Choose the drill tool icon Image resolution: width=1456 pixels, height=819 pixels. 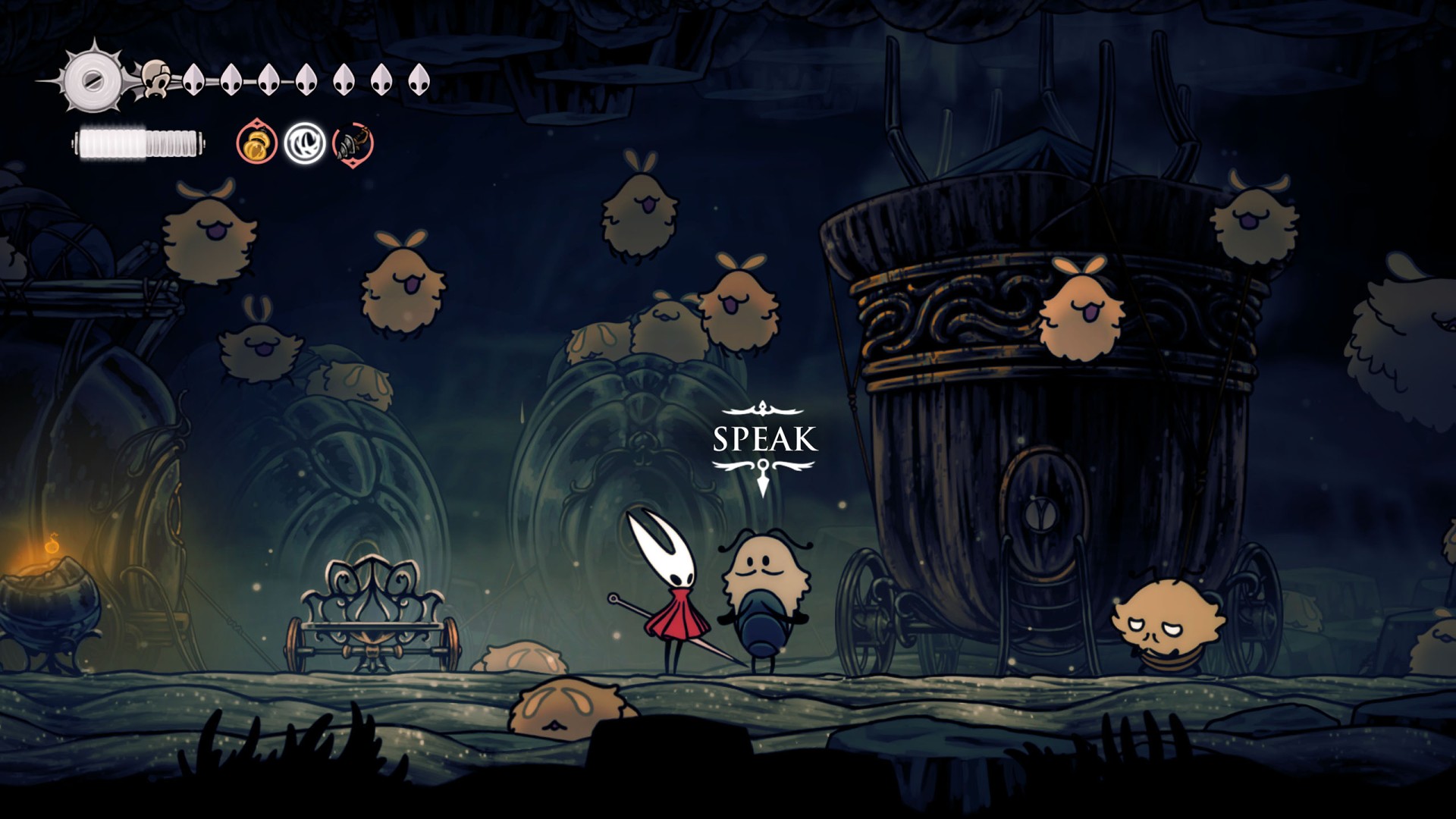(353, 143)
